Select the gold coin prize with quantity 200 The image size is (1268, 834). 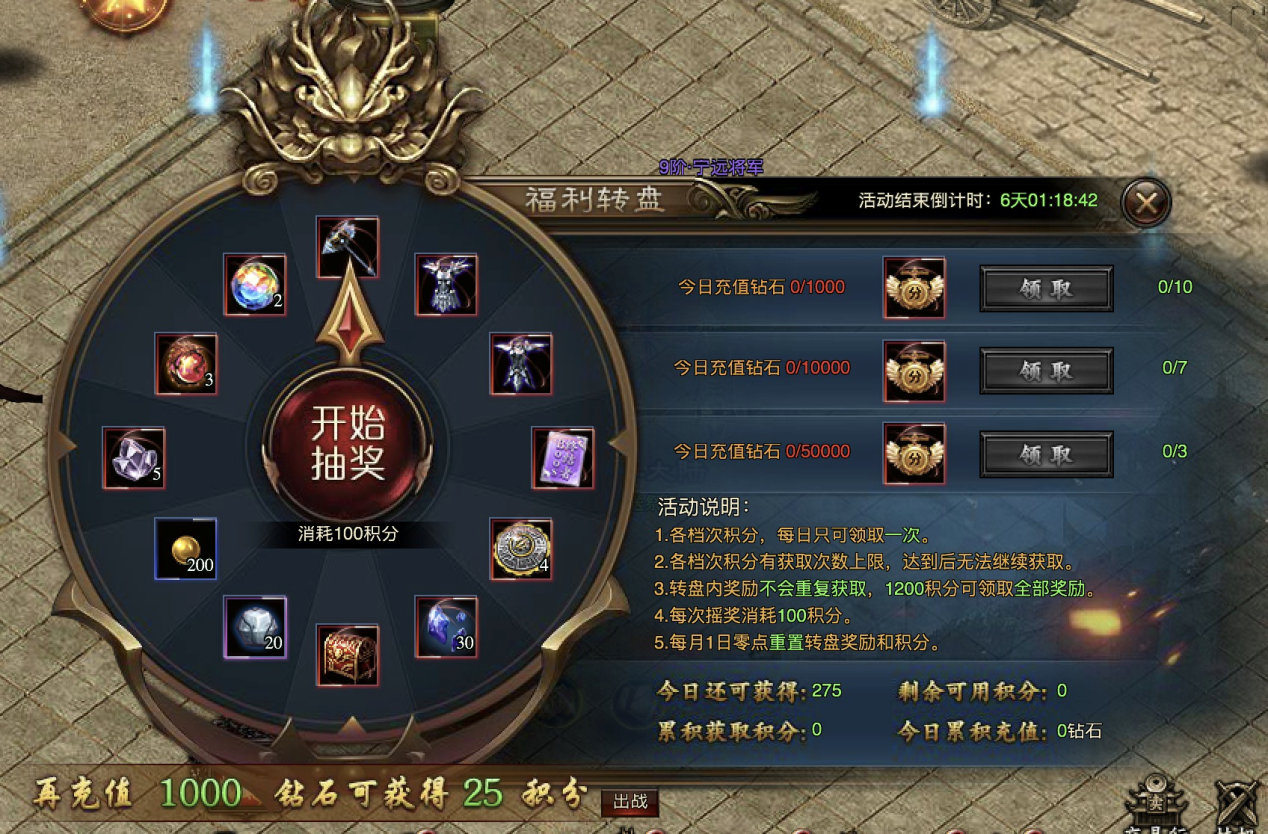186,548
